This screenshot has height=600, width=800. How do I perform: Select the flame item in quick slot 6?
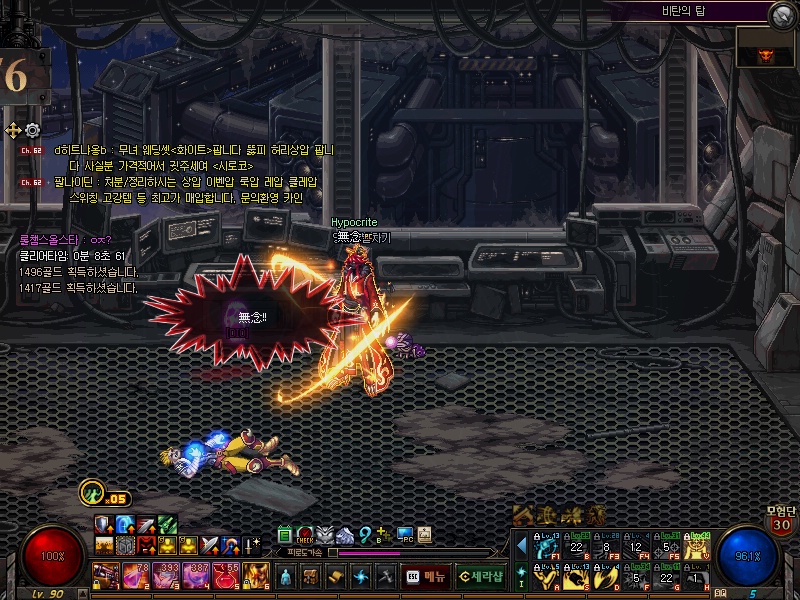[256, 575]
